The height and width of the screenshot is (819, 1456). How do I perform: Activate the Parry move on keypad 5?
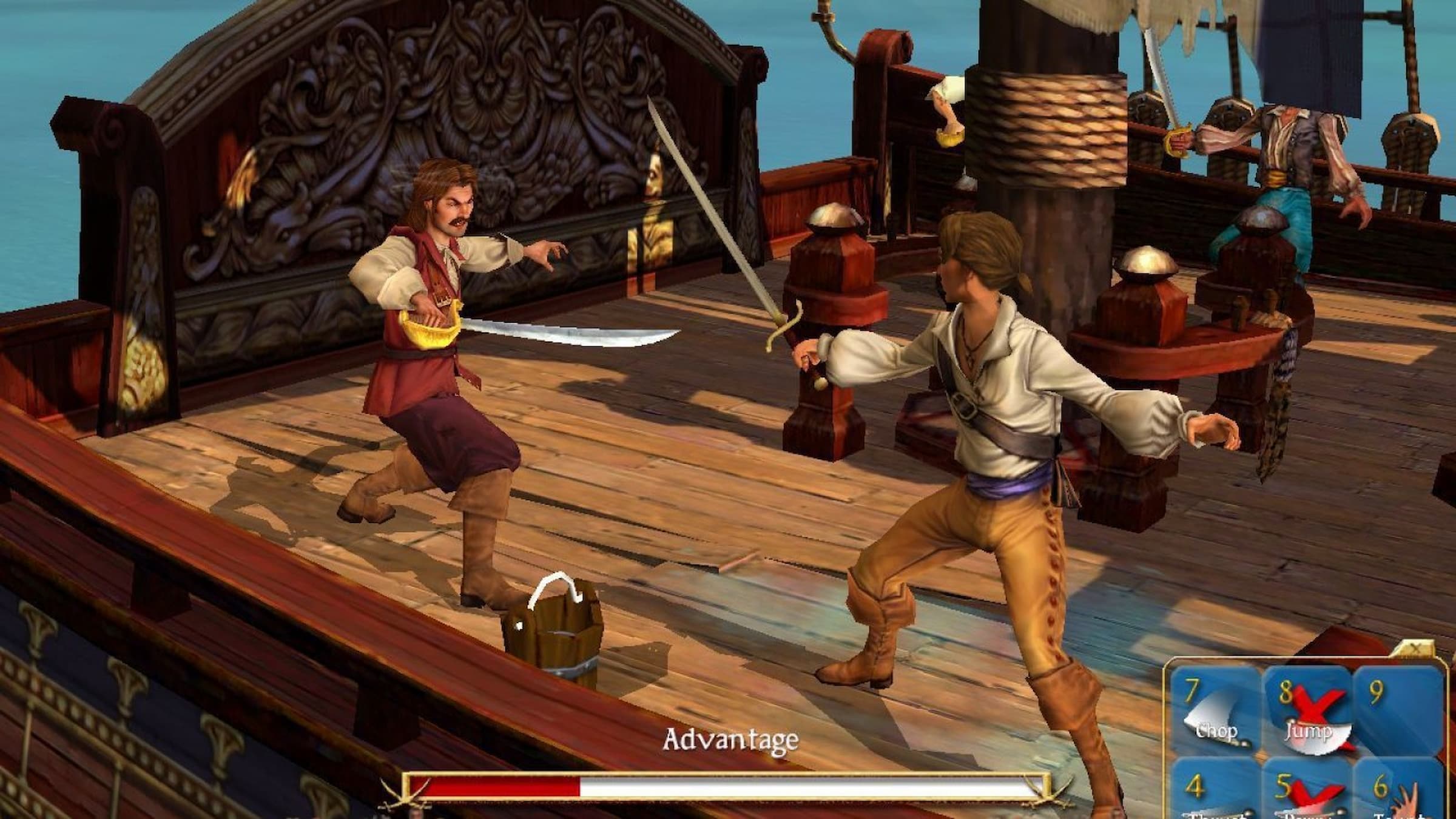click(1307, 795)
